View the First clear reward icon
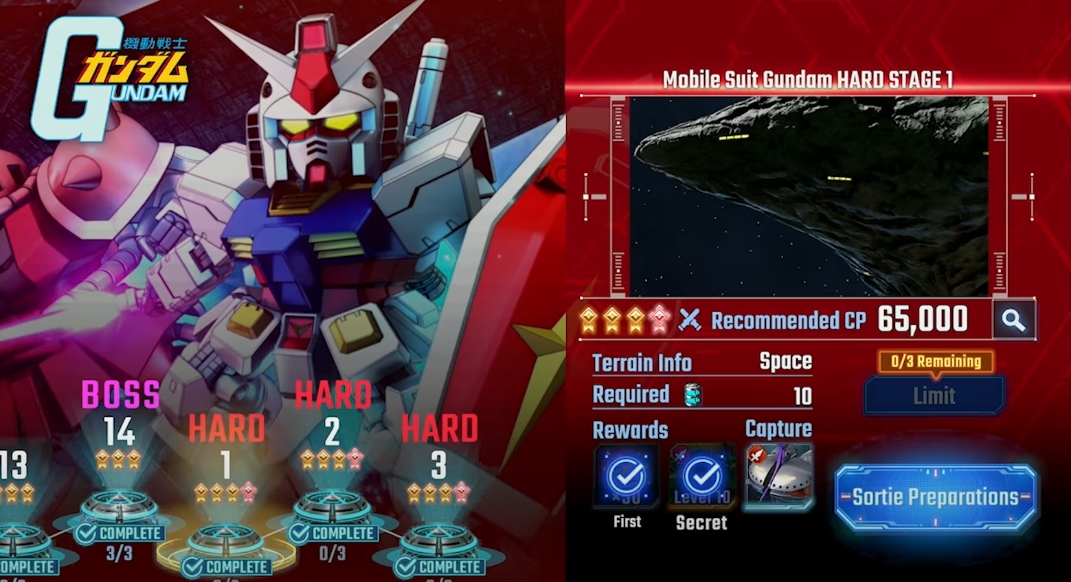 [626, 477]
